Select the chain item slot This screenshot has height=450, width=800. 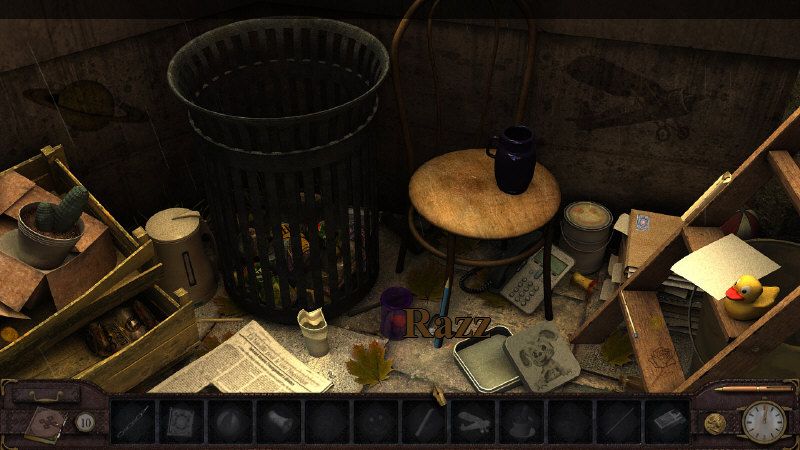click(133, 421)
